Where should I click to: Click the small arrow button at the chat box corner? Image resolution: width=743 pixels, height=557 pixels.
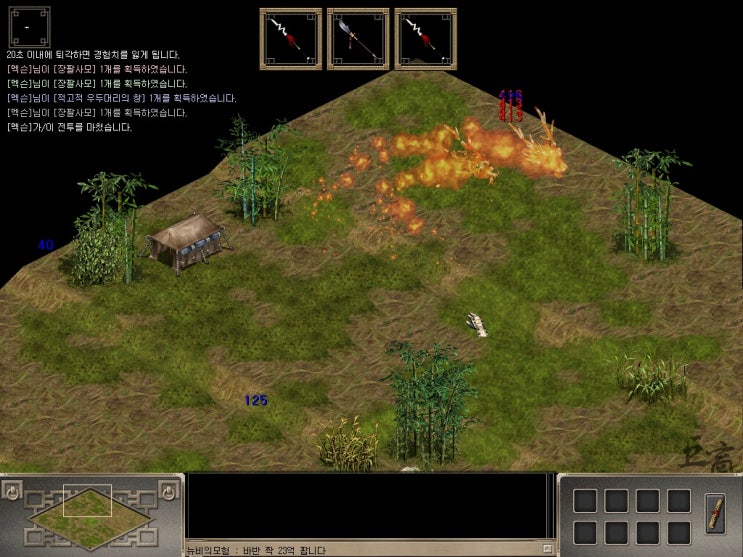[x=546, y=549]
